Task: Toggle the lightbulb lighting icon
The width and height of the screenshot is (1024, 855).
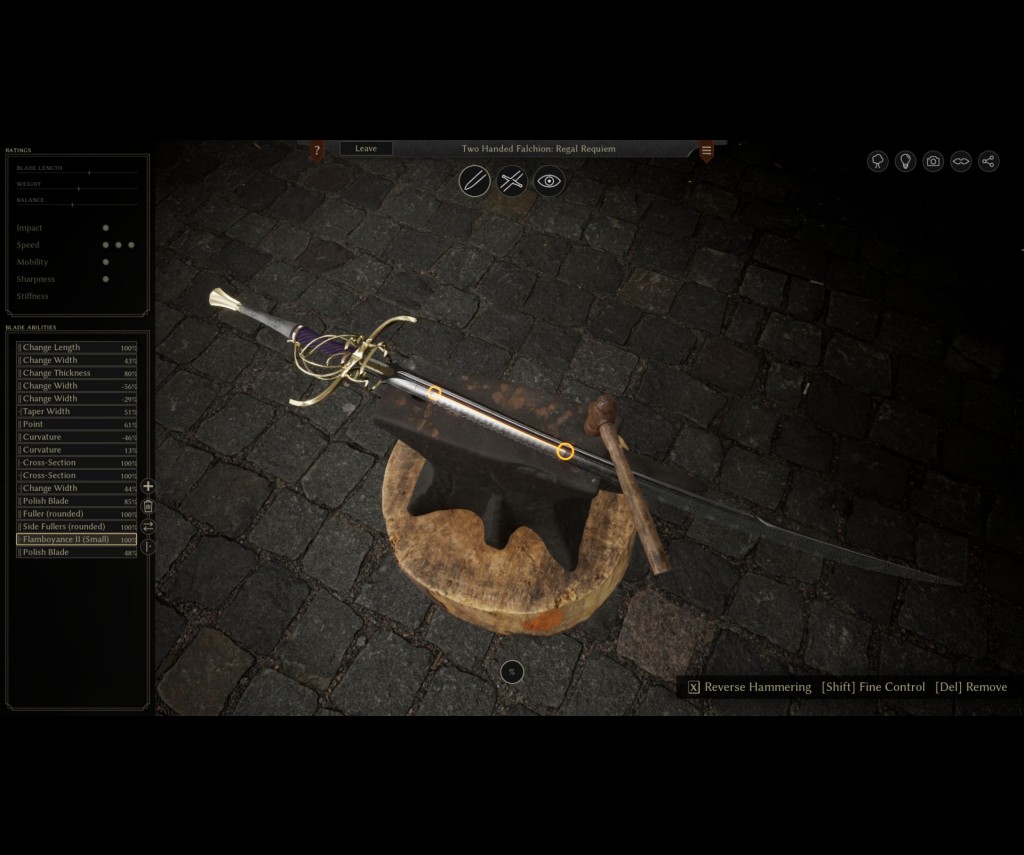Action: coord(906,161)
